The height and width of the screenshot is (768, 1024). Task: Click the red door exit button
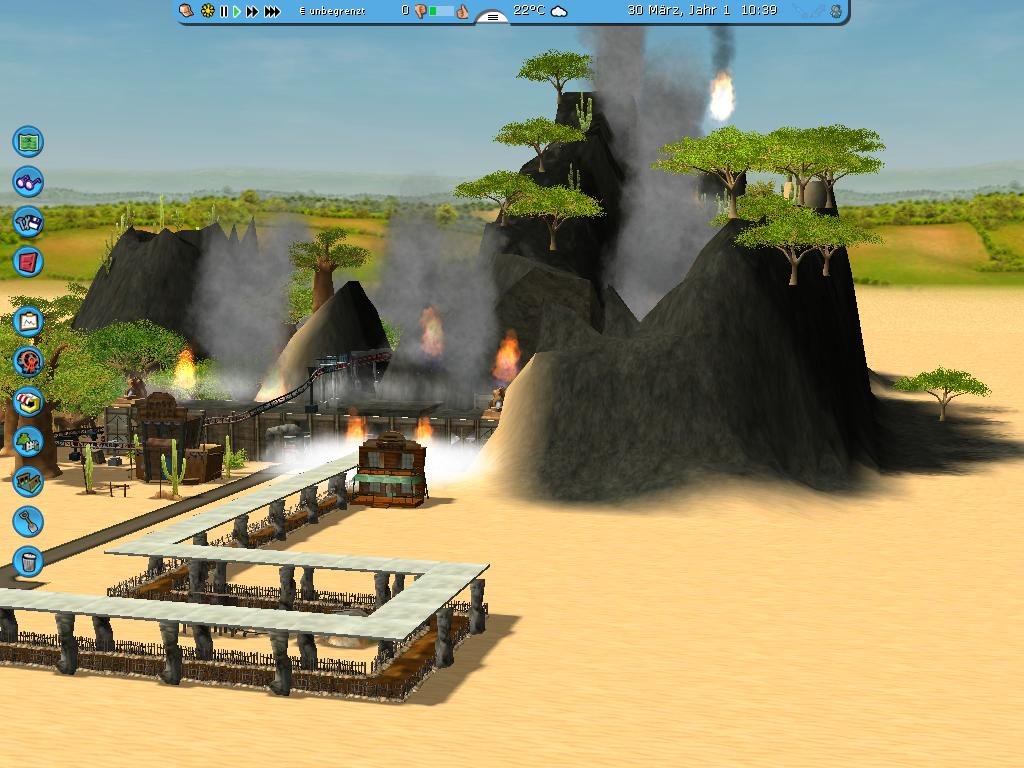(28, 262)
